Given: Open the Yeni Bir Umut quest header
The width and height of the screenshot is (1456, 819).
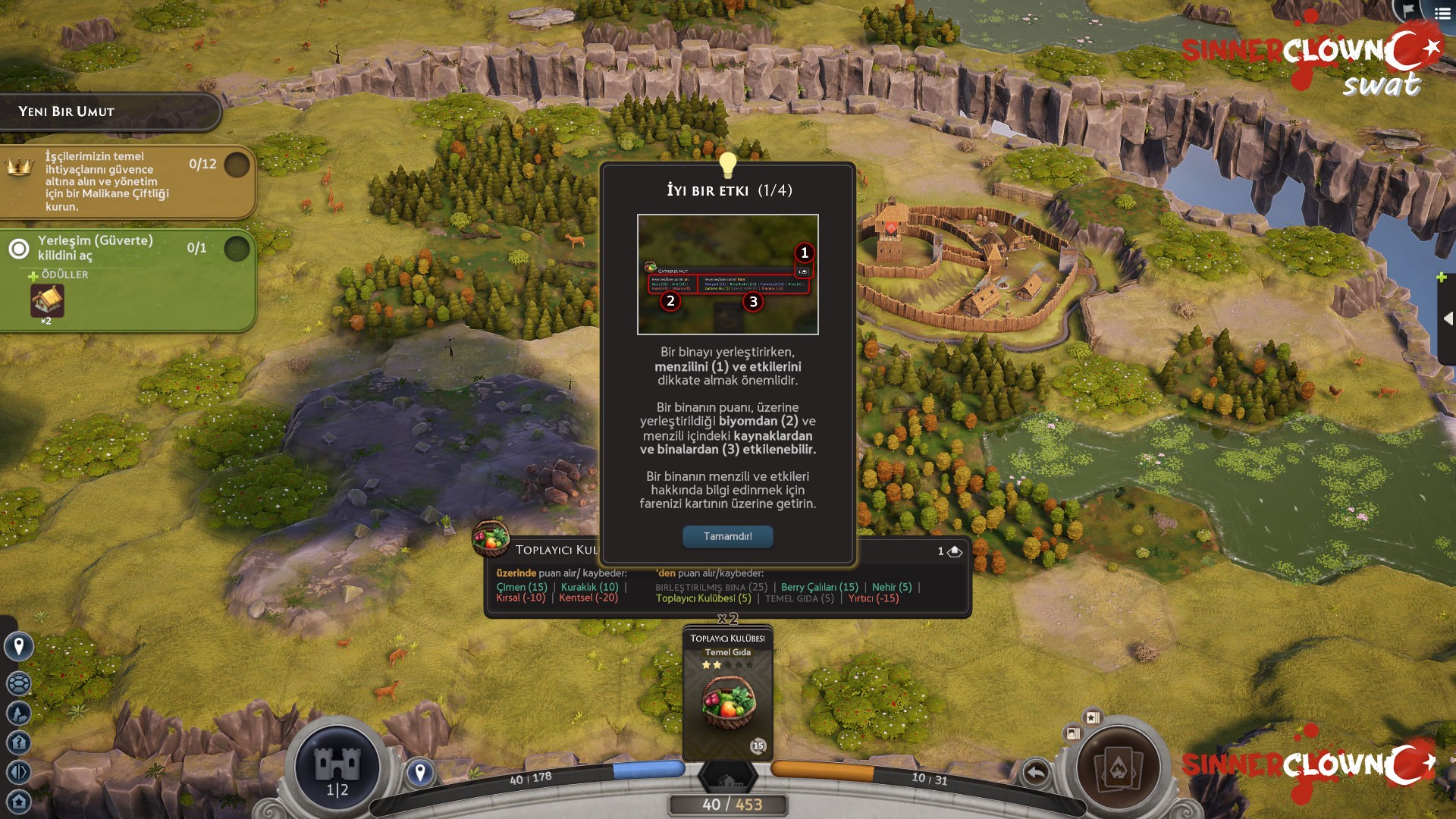Looking at the screenshot, I should click(x=110, y=111).
